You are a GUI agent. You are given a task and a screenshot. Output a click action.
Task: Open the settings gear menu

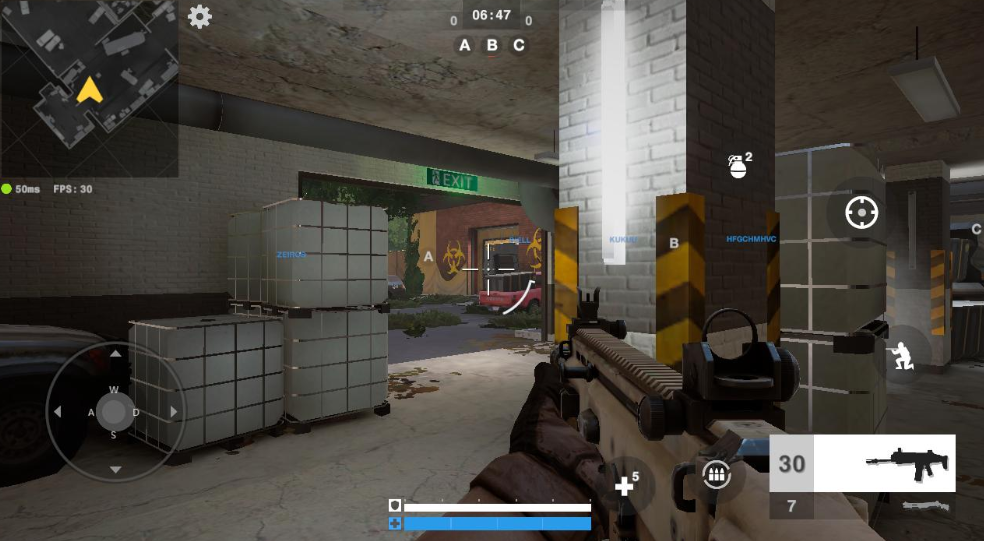[x=200, y=17]
